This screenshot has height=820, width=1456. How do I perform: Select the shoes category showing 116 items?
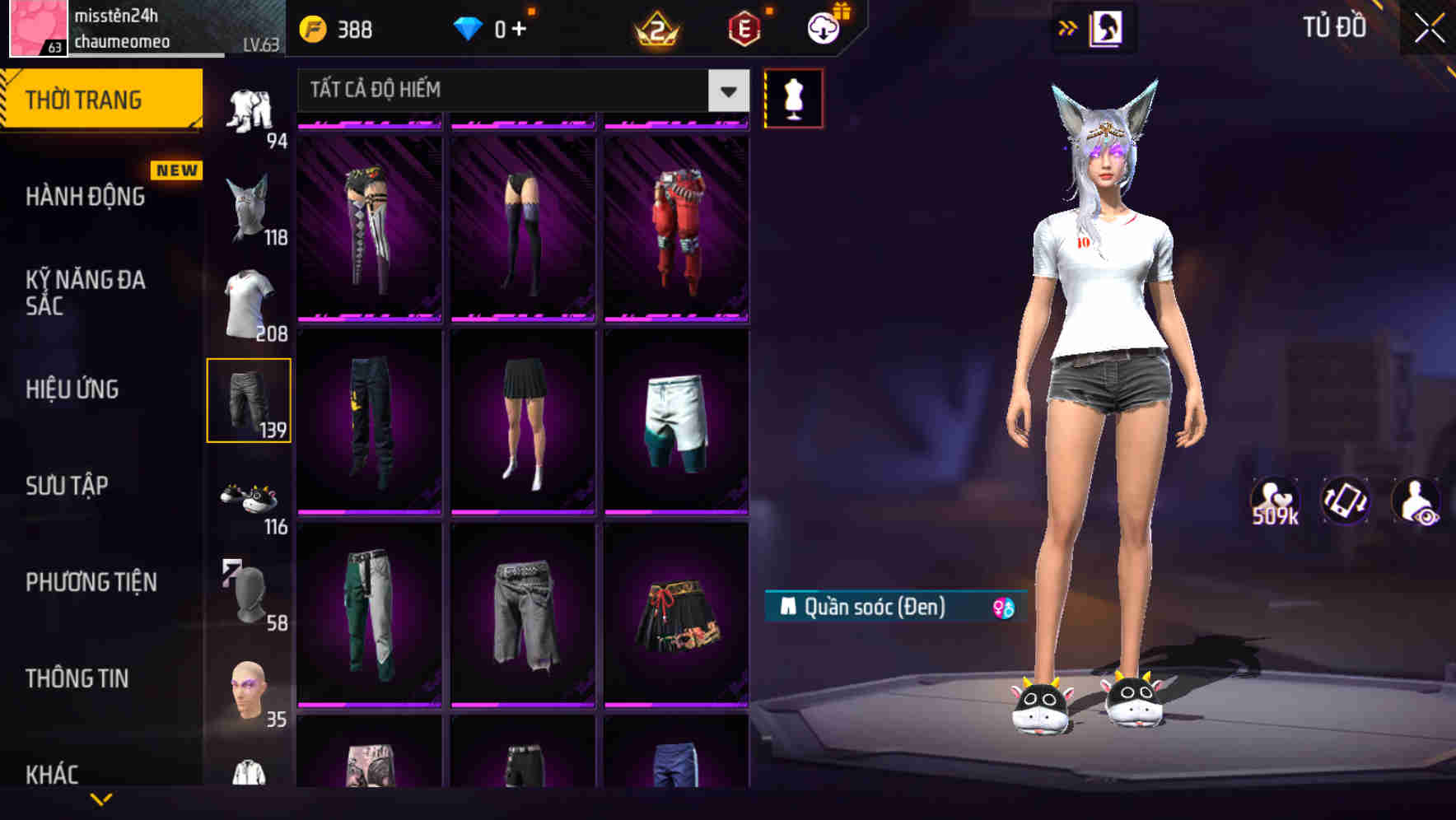point(250,497)
